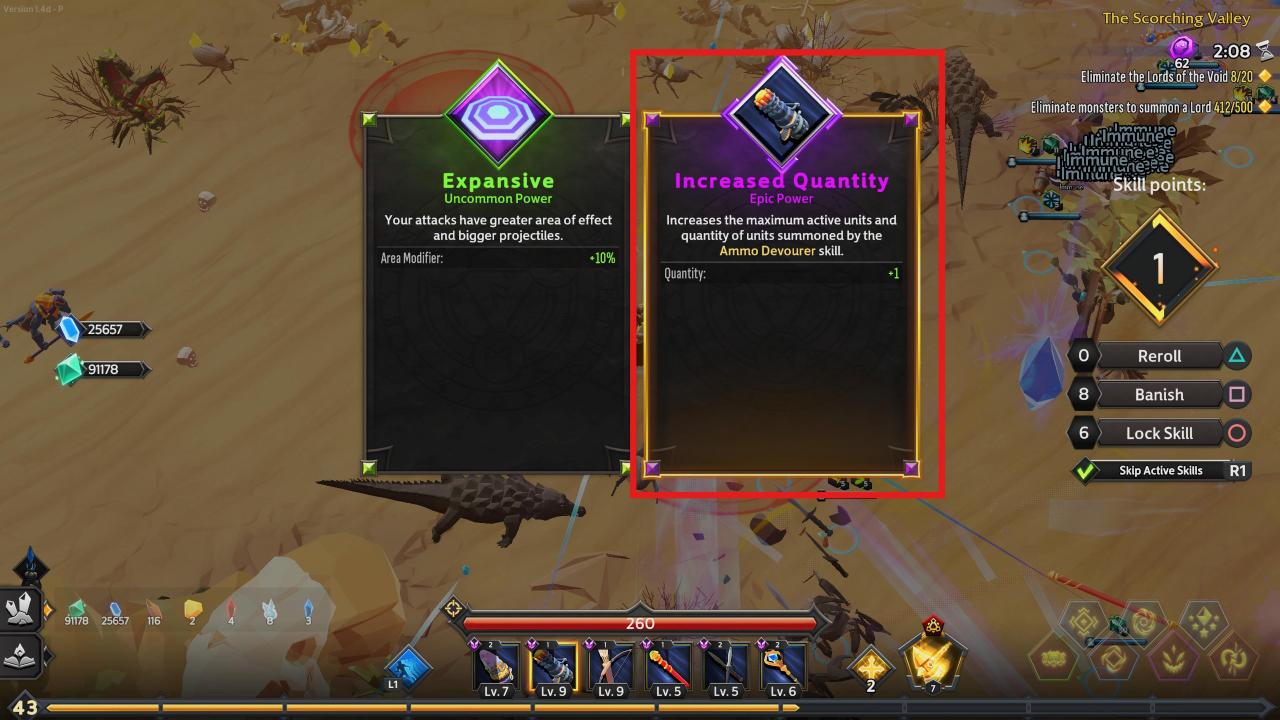Choose the Expansive uncommon power card
The image size is (1280, 720).
[498, 300]
